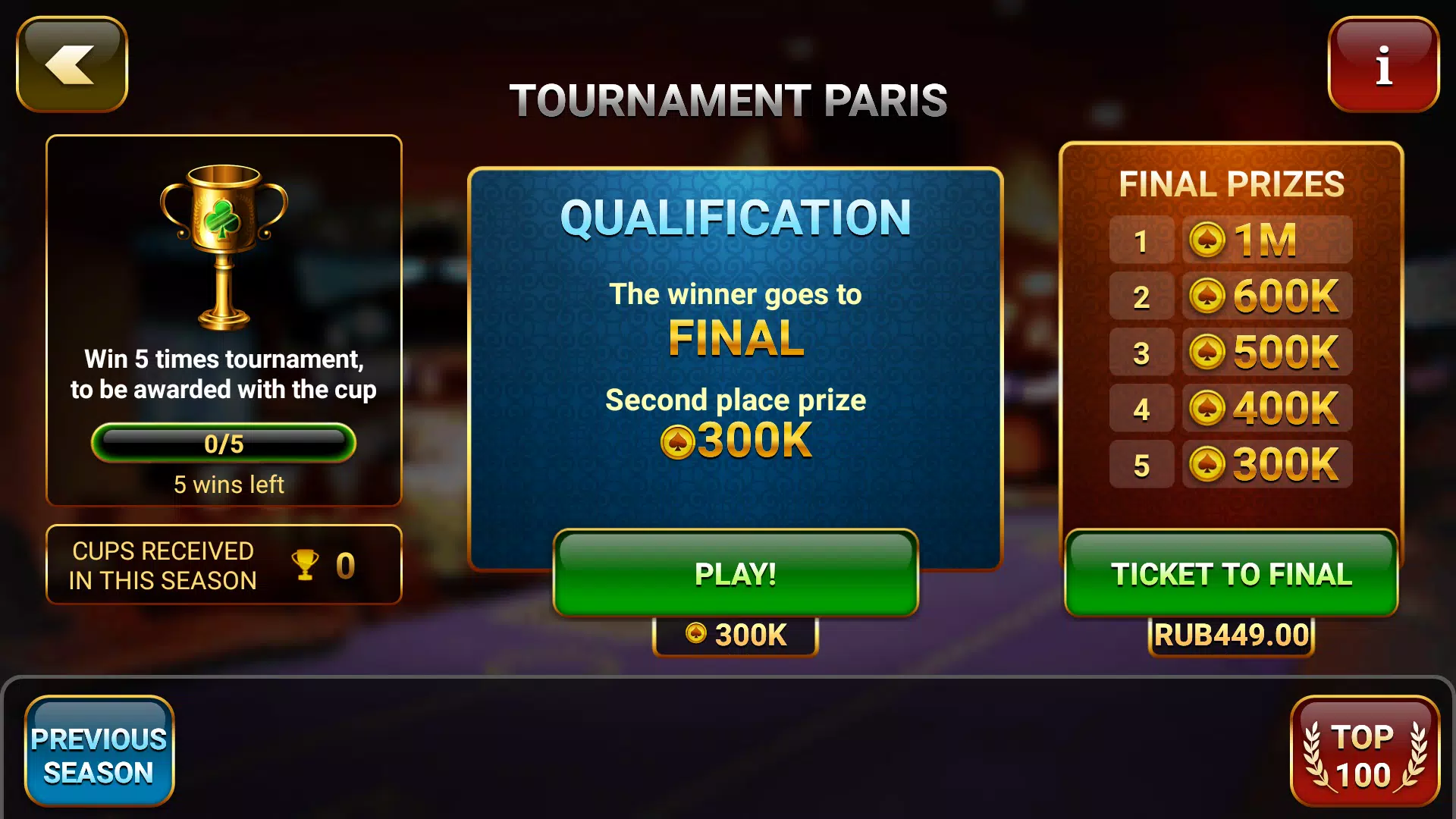Click the 5 wins left label
The width and height of the screenshot is (1456, 819).
click(x=224, y=484)
